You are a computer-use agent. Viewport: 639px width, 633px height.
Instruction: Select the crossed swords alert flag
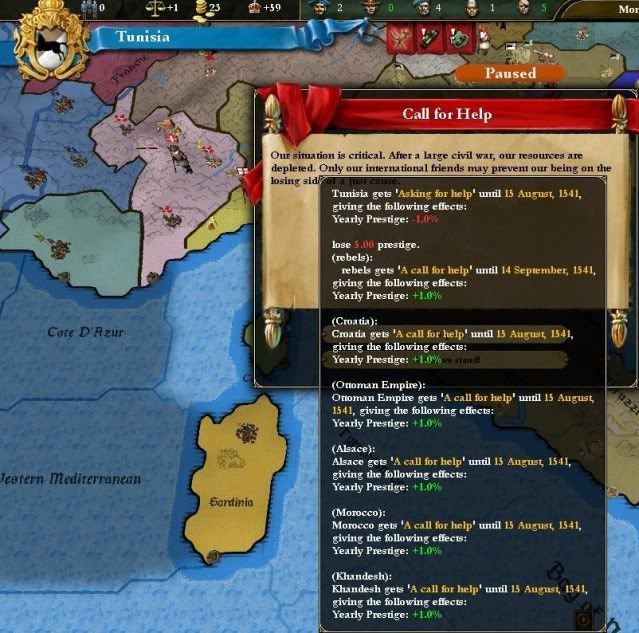pyautogui.click(x=400, y=39)
